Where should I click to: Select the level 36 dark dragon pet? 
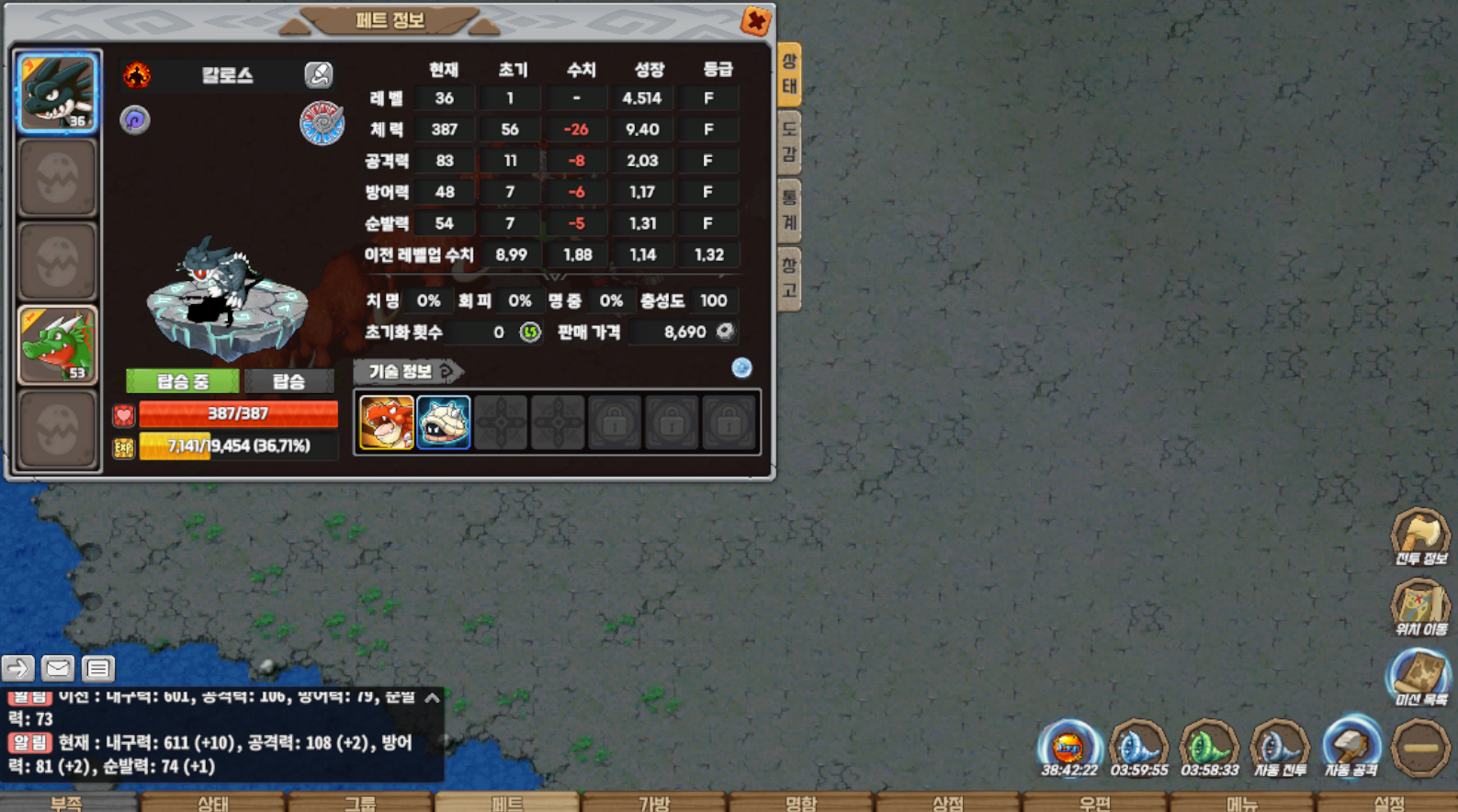[x=57, y=92]
